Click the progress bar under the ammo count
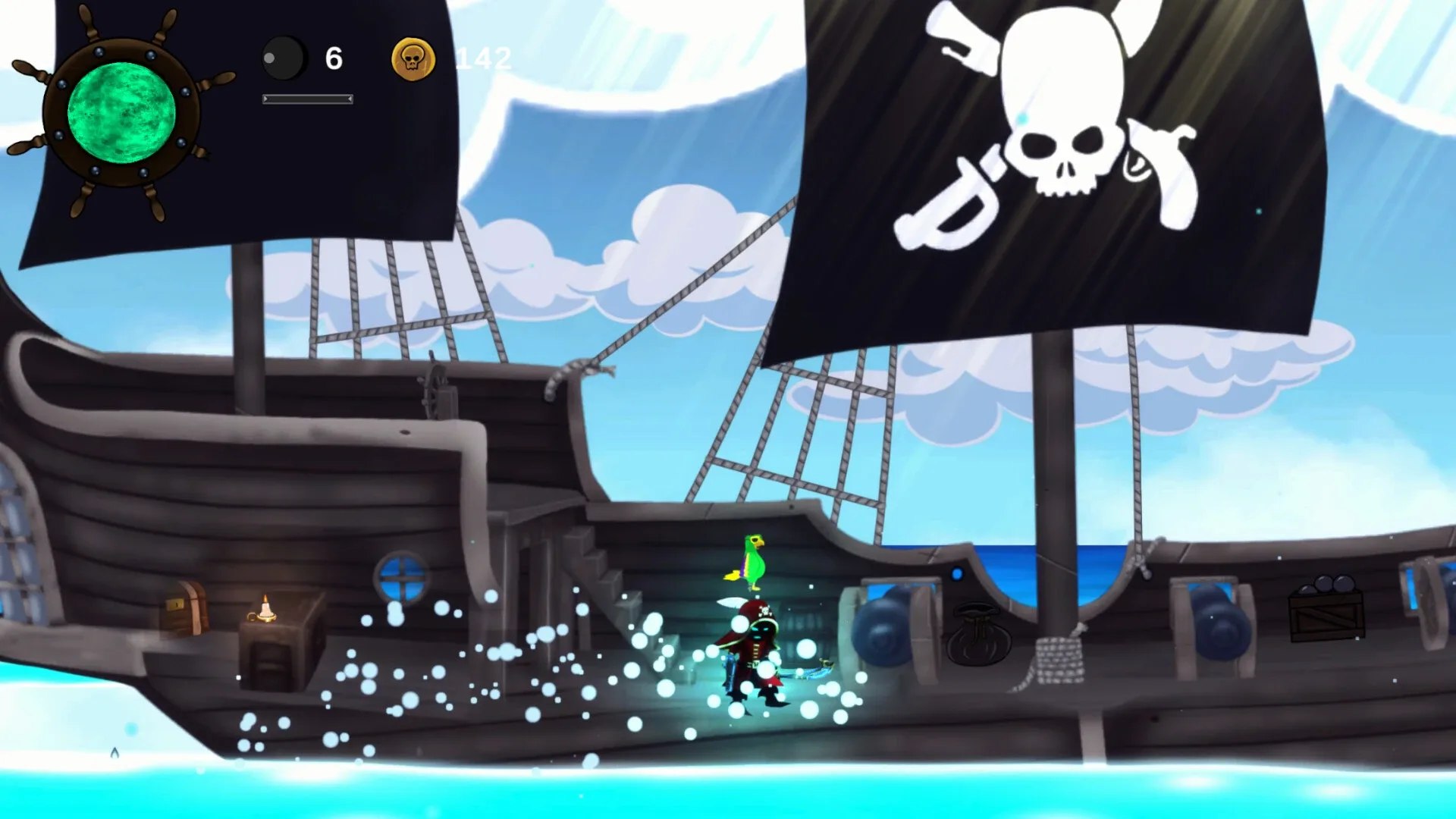 [x=307, y=99]
